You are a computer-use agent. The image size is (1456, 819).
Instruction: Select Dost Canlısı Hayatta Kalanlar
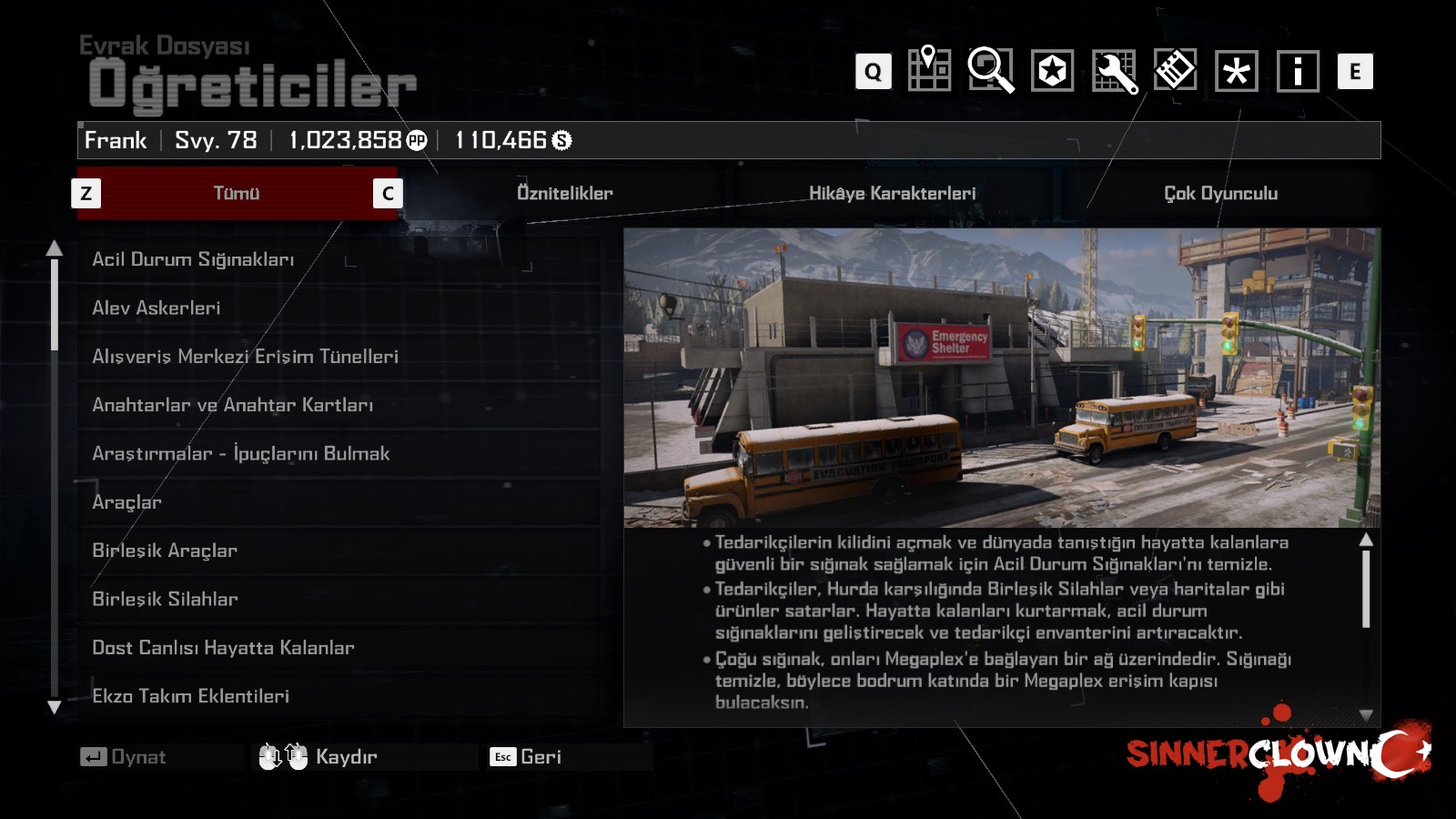(223, 648)
